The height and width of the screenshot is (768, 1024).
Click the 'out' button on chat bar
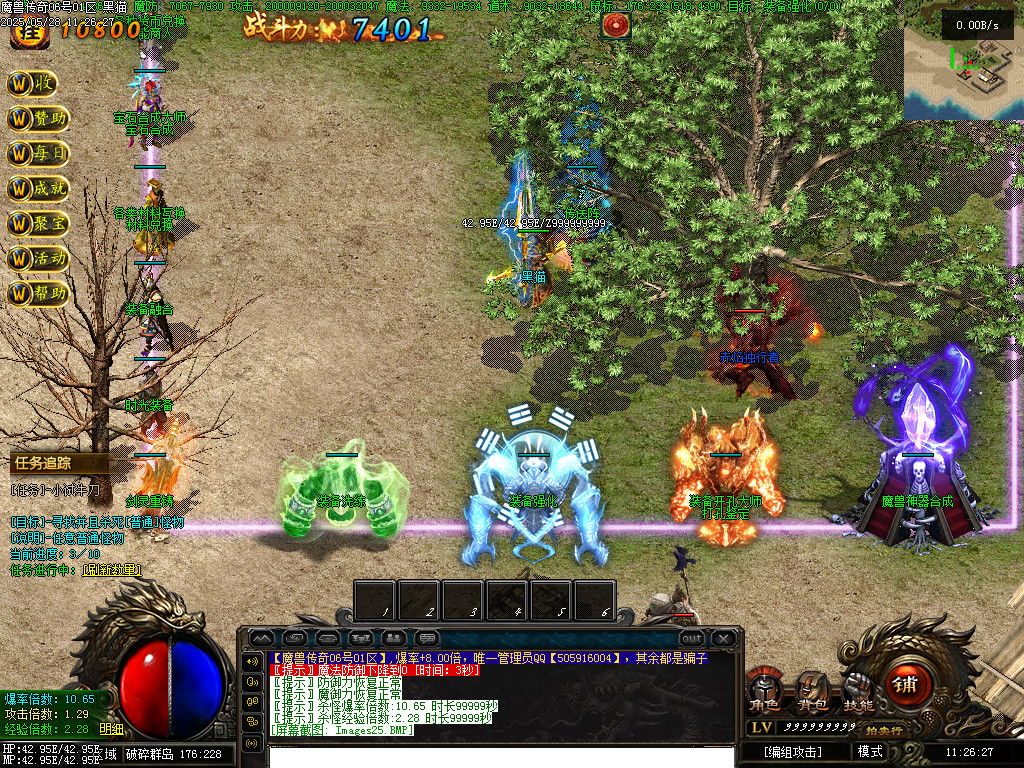point(691,637)
